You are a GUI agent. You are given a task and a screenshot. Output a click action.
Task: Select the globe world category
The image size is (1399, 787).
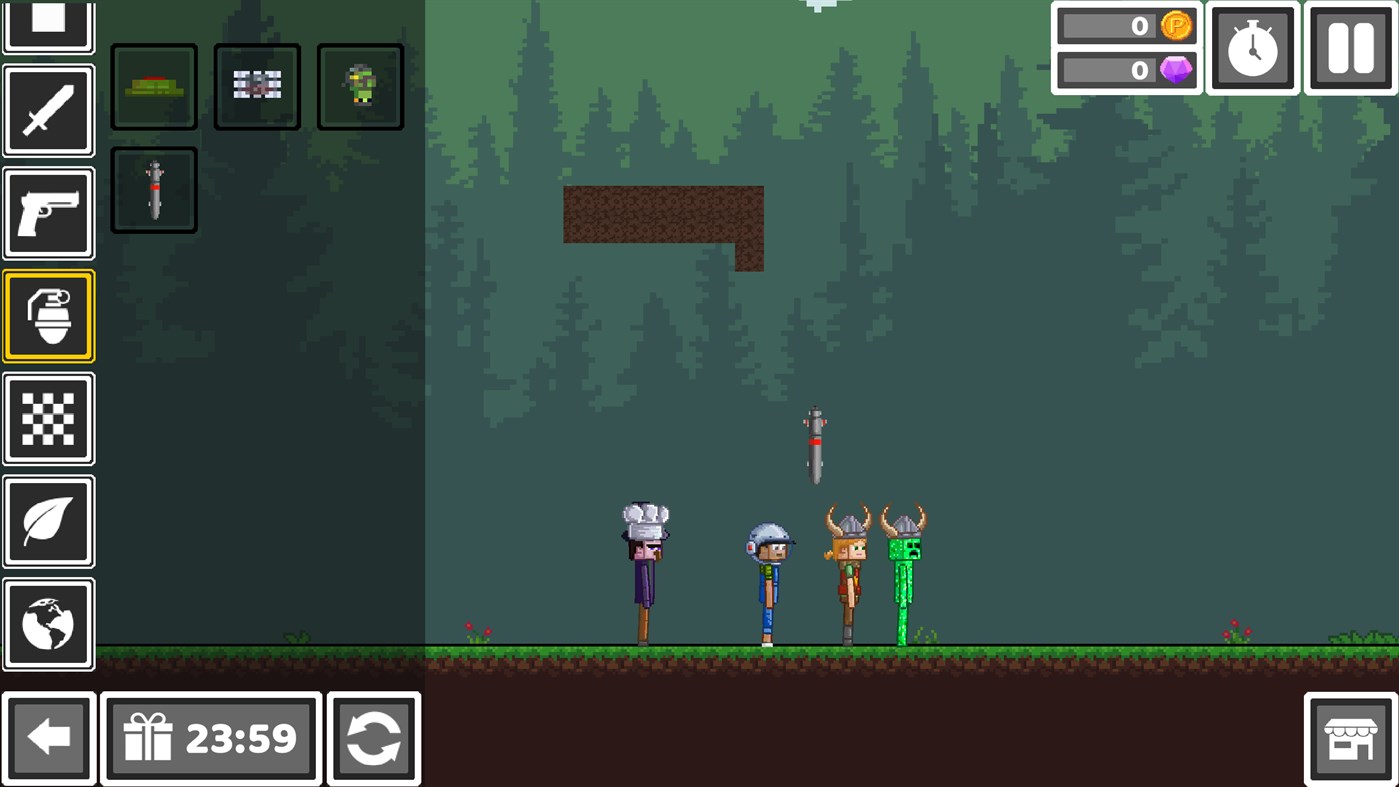pyautogui.click(x=48, y=623)
